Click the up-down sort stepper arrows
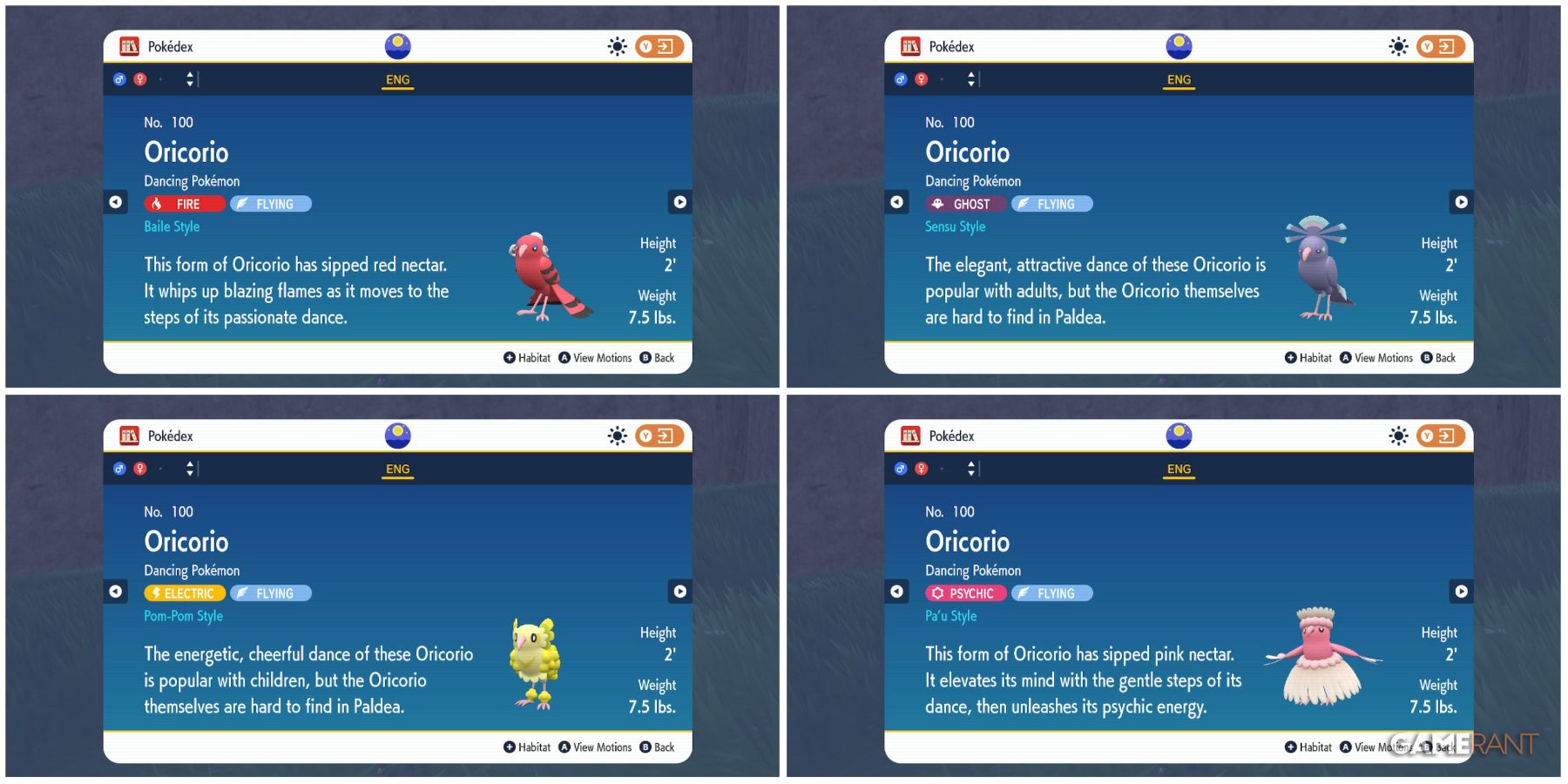The image size is (1568, 784). (x=188, y=78)
